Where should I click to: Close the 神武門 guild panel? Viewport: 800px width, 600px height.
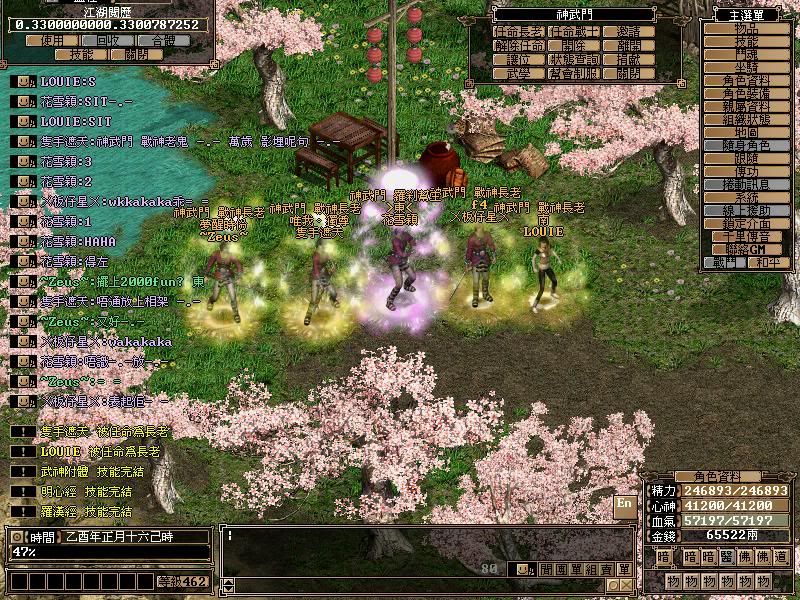point(629,73)
